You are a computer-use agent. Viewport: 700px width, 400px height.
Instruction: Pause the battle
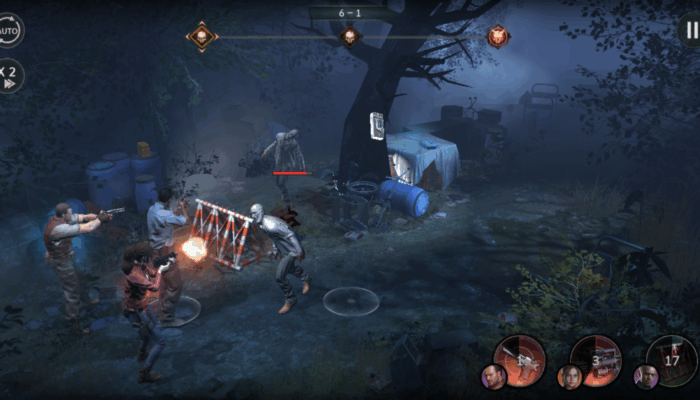[690, 30]
